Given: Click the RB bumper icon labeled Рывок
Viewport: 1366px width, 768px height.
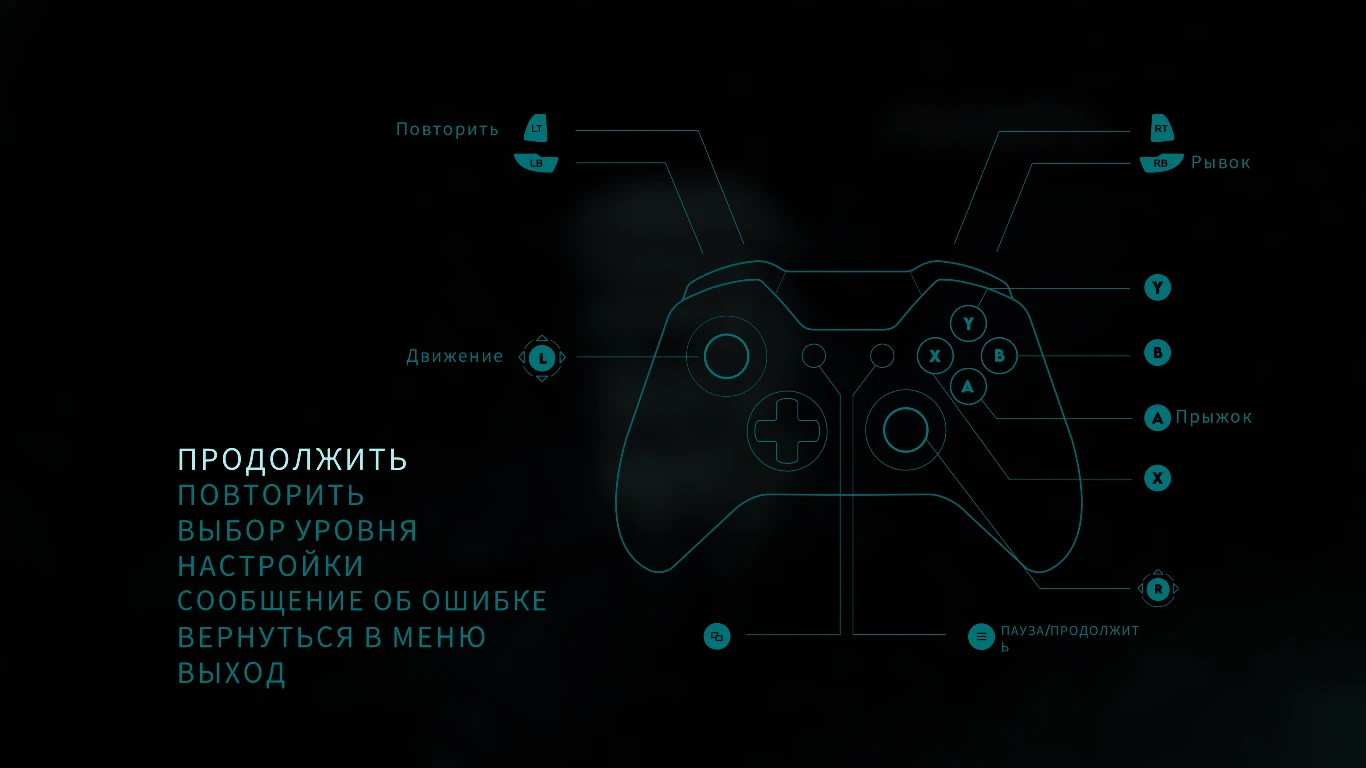Looking at the screenshot, I should [x=1160, y=161].
